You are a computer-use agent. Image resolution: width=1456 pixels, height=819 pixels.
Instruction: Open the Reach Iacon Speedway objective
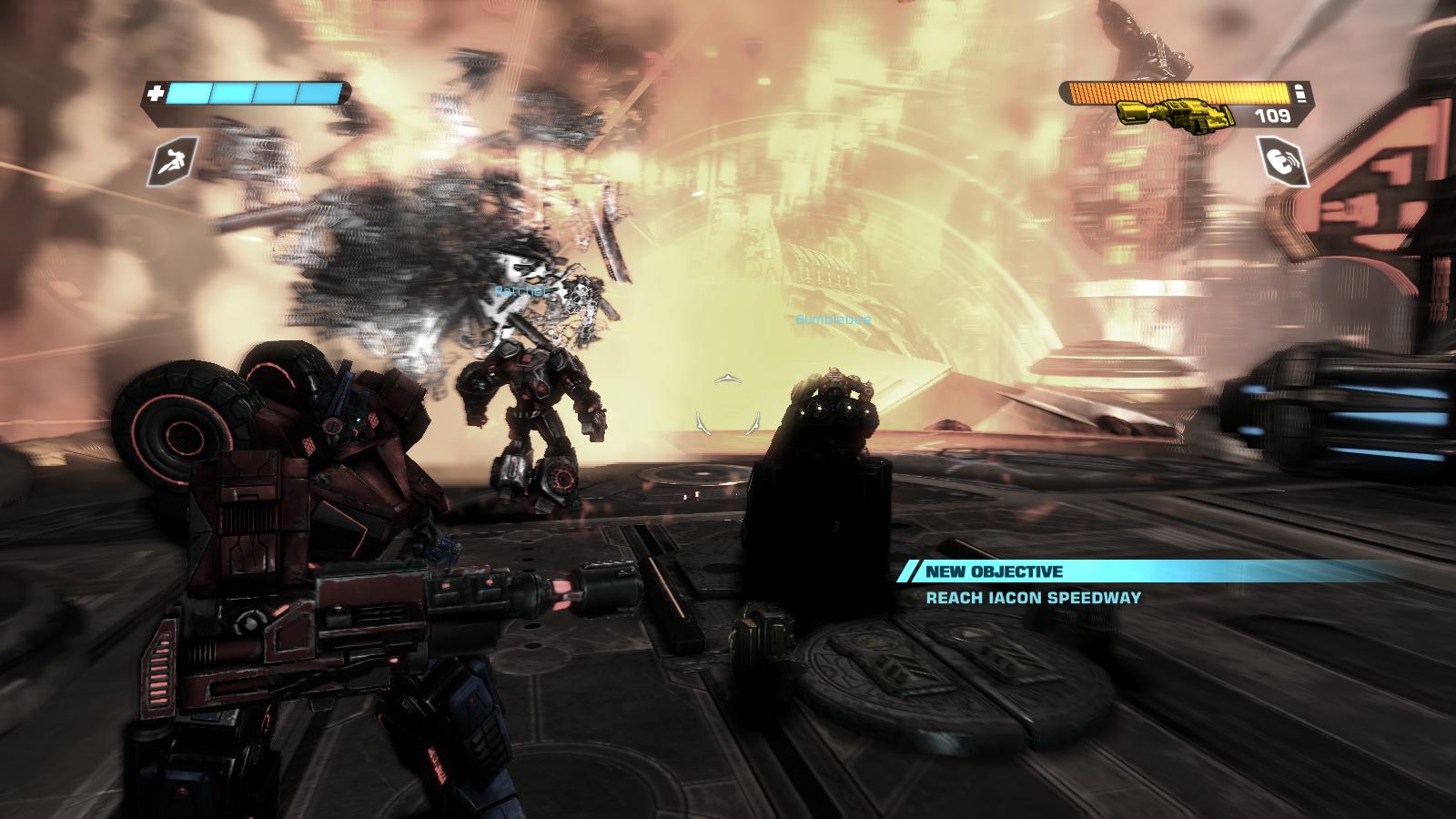point(1033,598)
